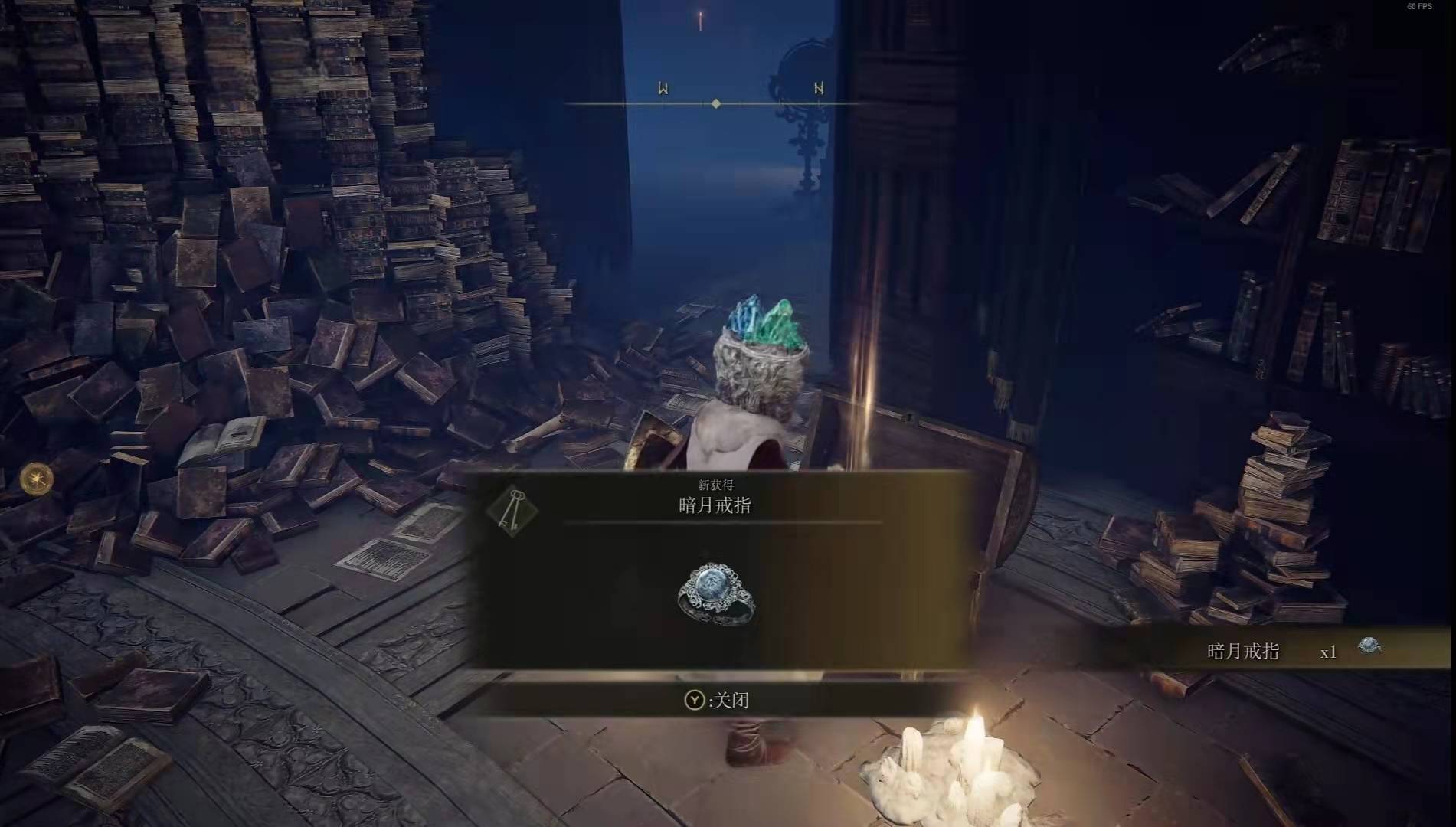1456x827 pixels.
Task: Click the 60 FPS counter
Action: coord(1421,8)
